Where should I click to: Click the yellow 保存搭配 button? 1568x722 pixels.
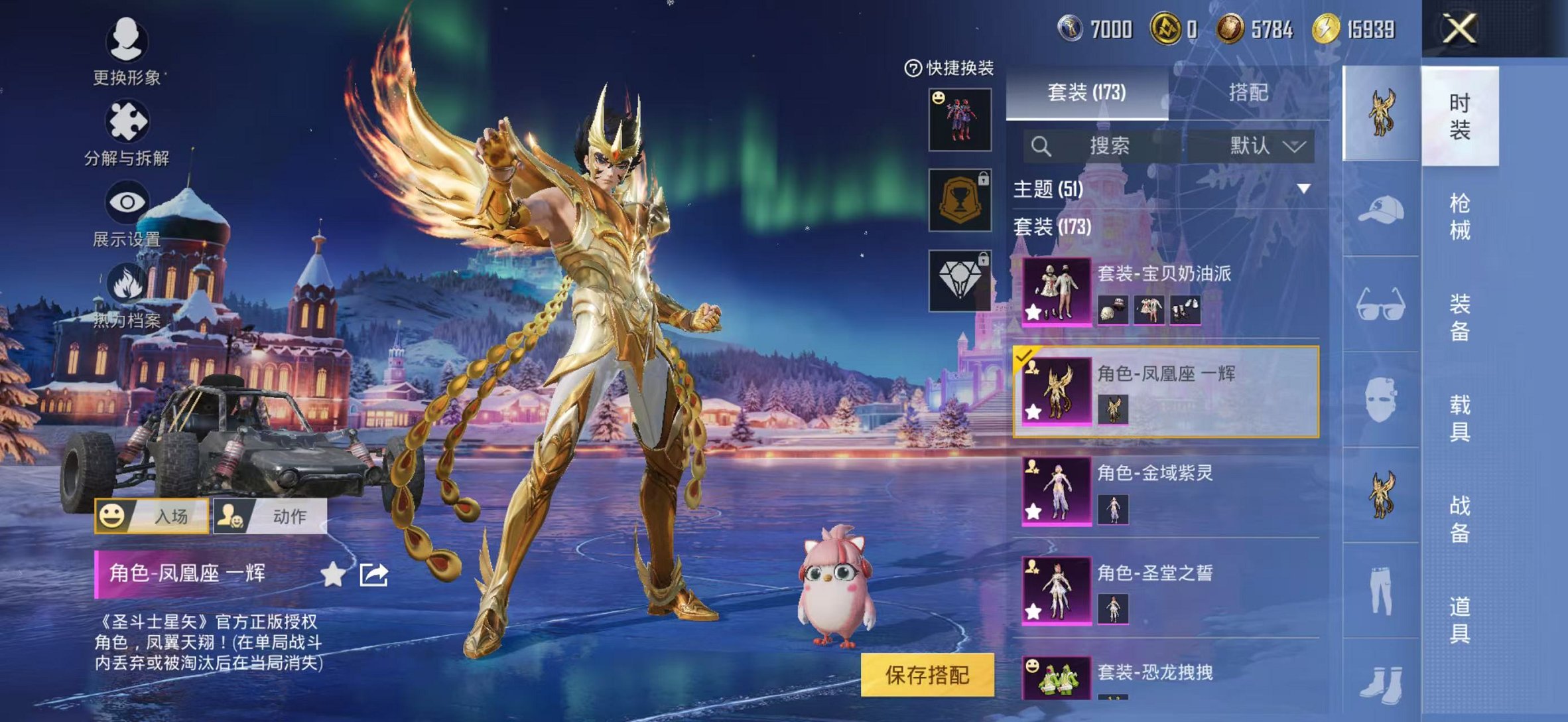tap(927, 675)
